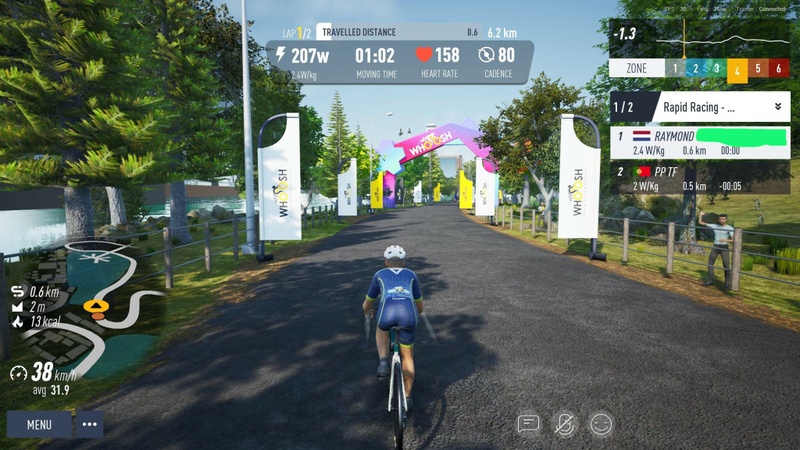This screenshot has height=450, width=800.
Task: Toggle the muted microphone icon
Action: pos(565,424)
